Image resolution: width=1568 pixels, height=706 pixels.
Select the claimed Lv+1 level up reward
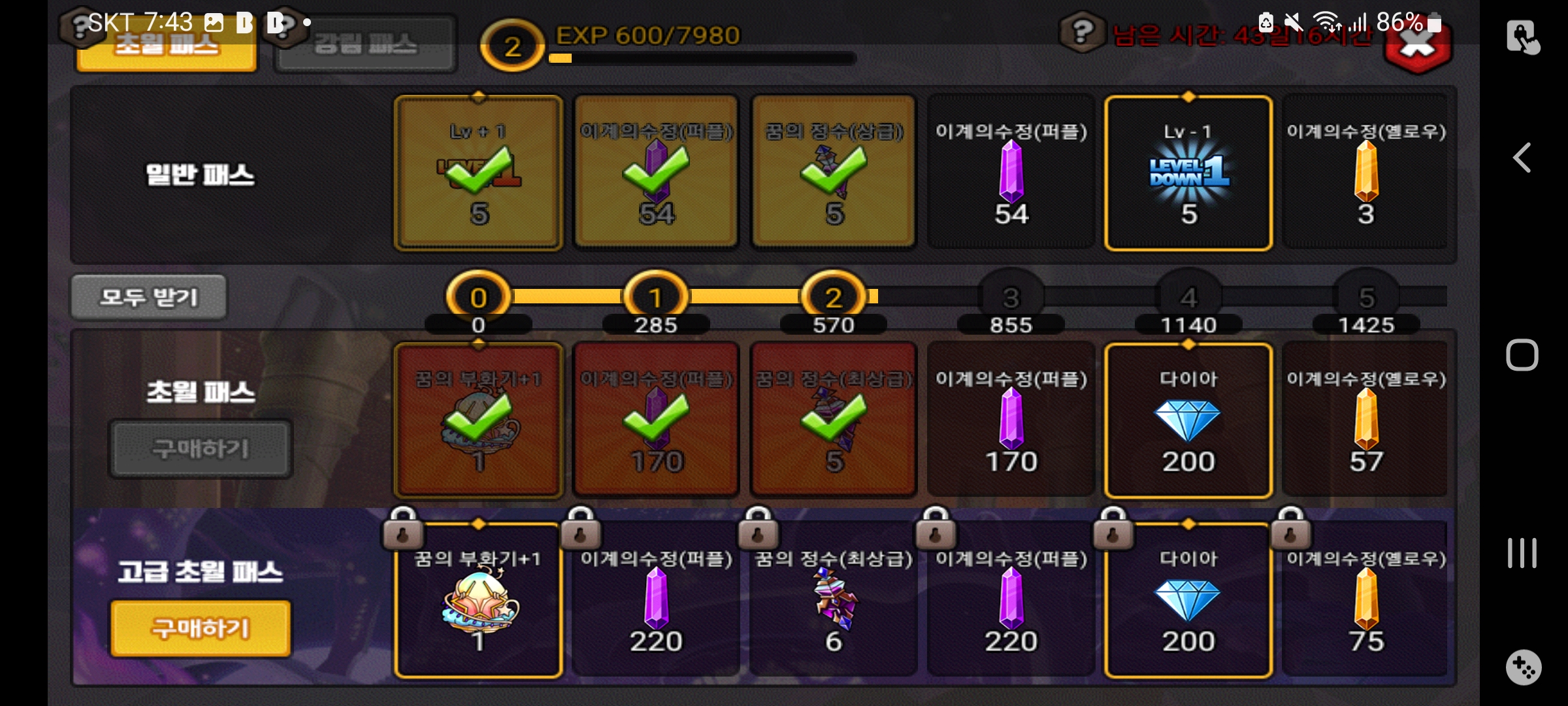pyautogui.click(x=479, y=173)
